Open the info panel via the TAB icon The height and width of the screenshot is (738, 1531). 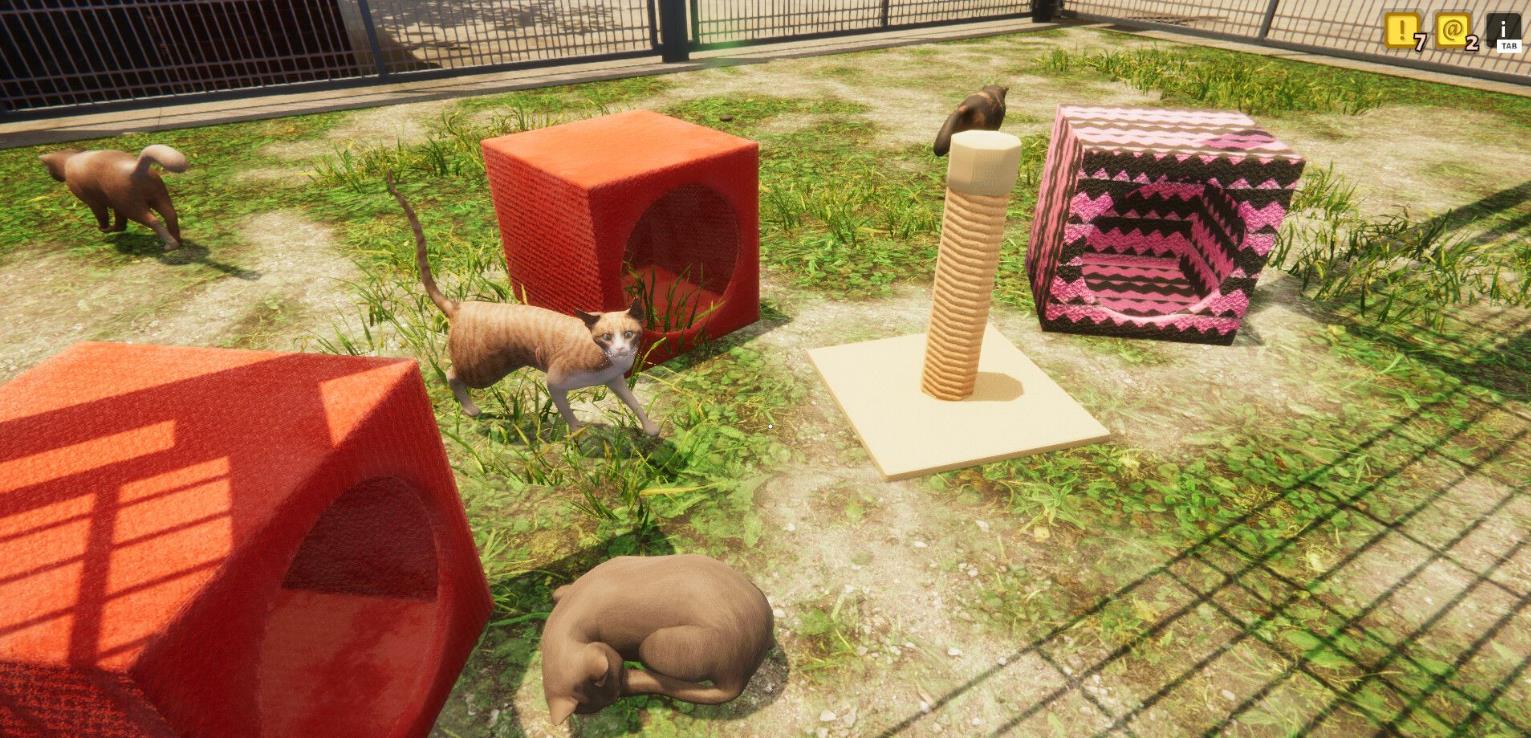coord(1503,29)
